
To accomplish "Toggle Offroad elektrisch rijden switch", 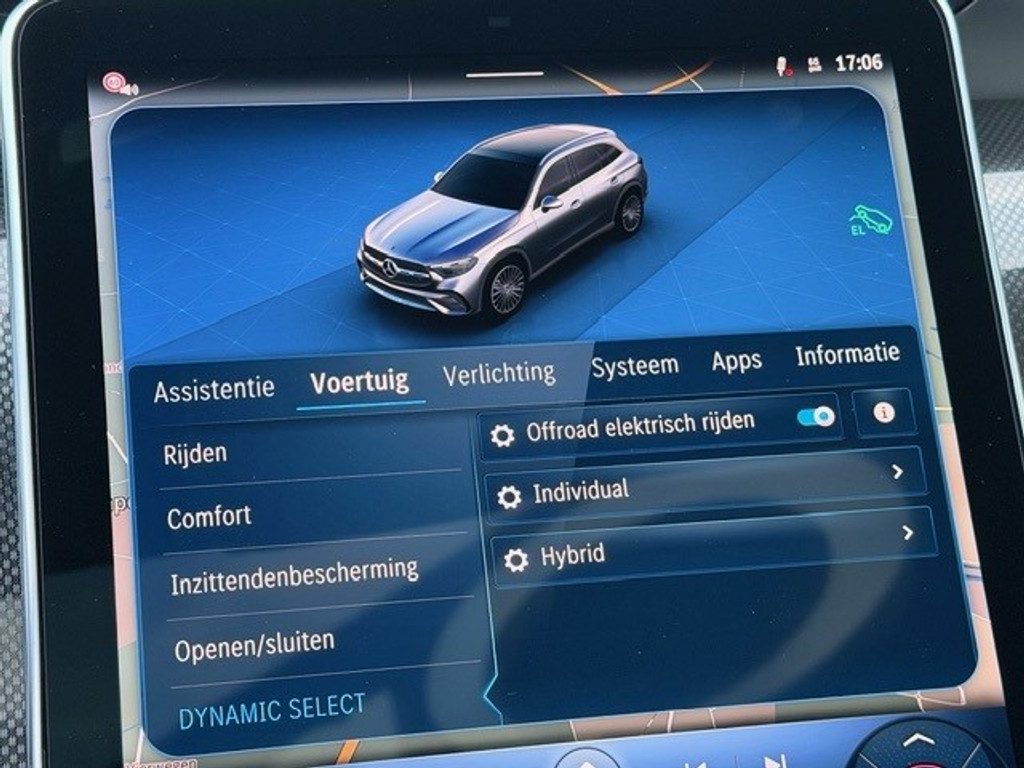I will (x=816, y=416).
